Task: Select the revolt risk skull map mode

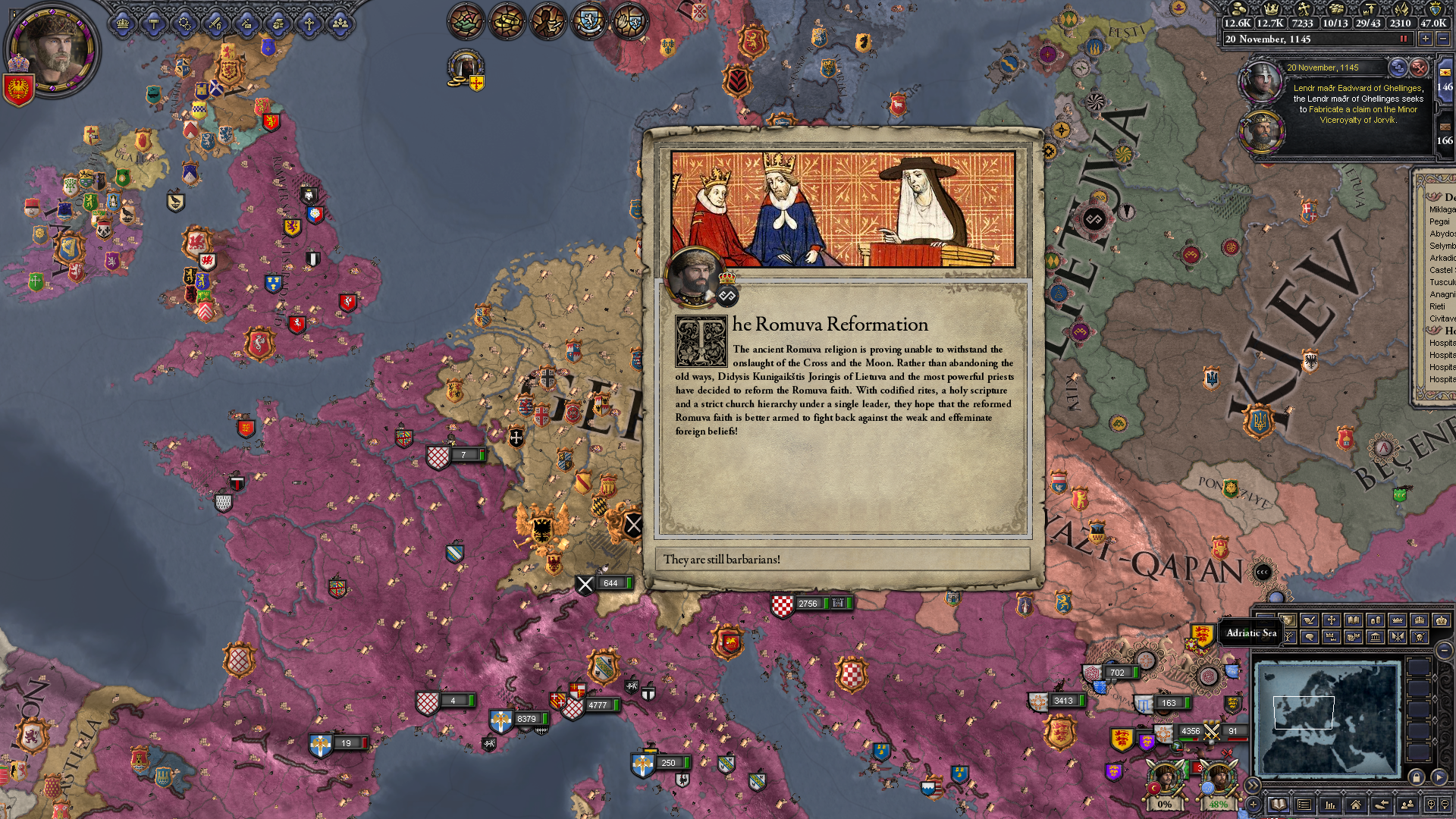Action: pyautogui.click(x=1420, y=637)
